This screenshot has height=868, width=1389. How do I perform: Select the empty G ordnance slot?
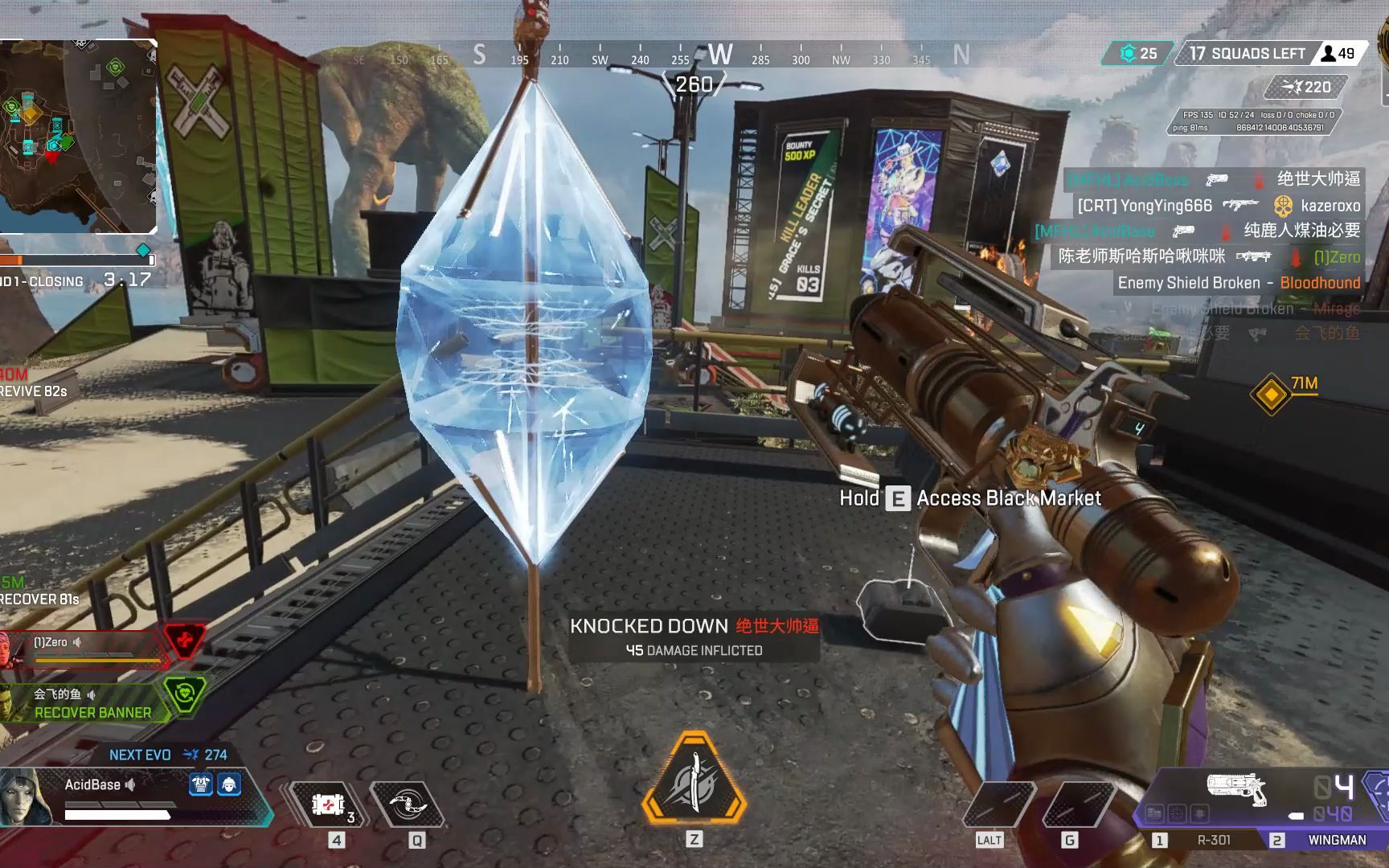[x=1069, y=805]
